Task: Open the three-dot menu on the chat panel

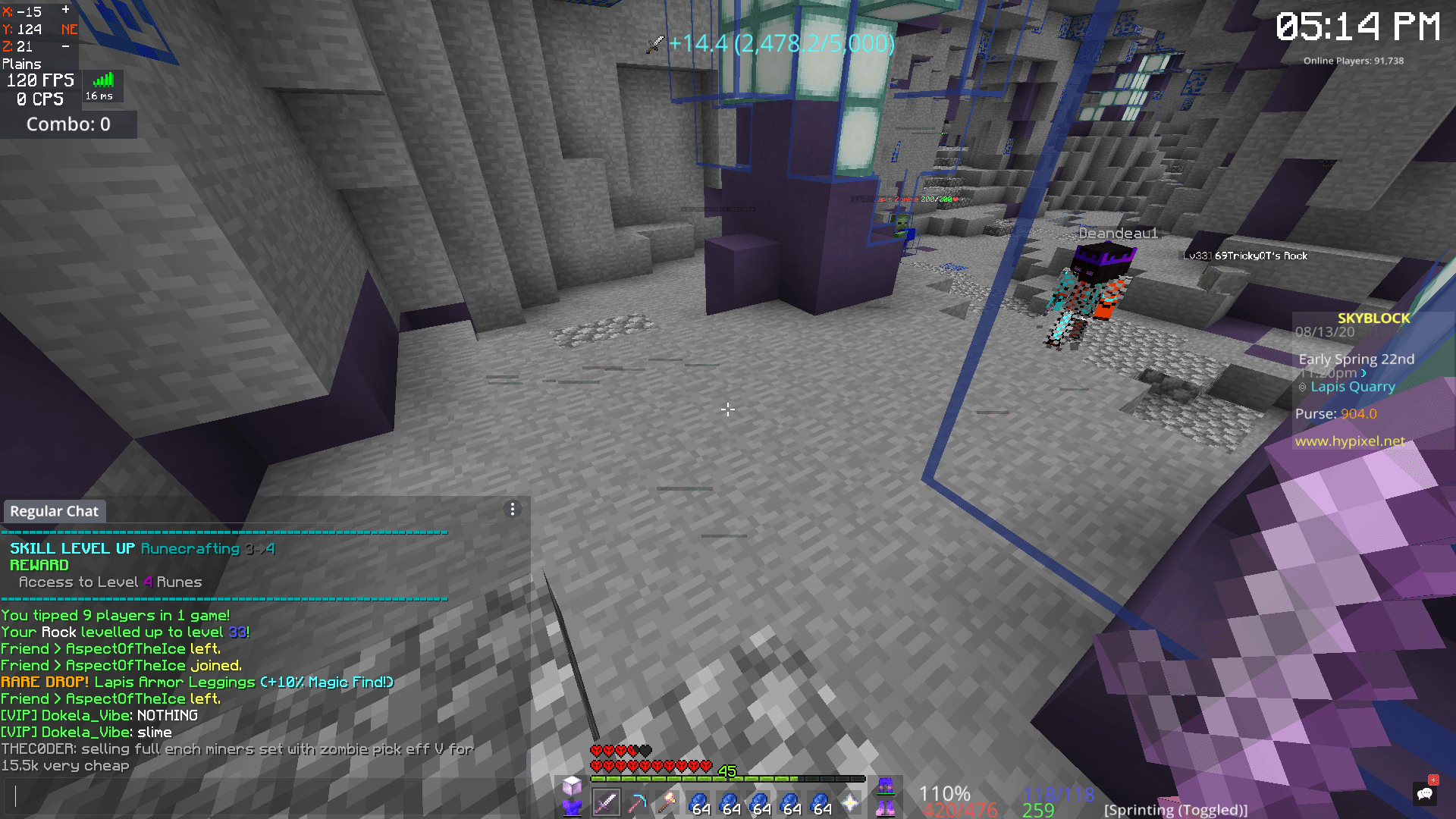Action: click(513, 509)
